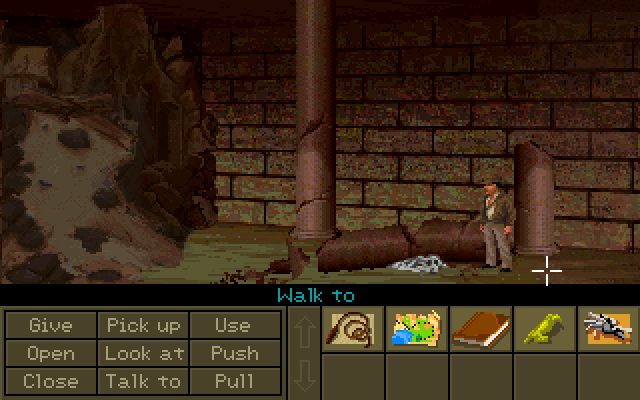Select the Look at verb
This screenshot has width=640, height=400.
coord(144,353)
